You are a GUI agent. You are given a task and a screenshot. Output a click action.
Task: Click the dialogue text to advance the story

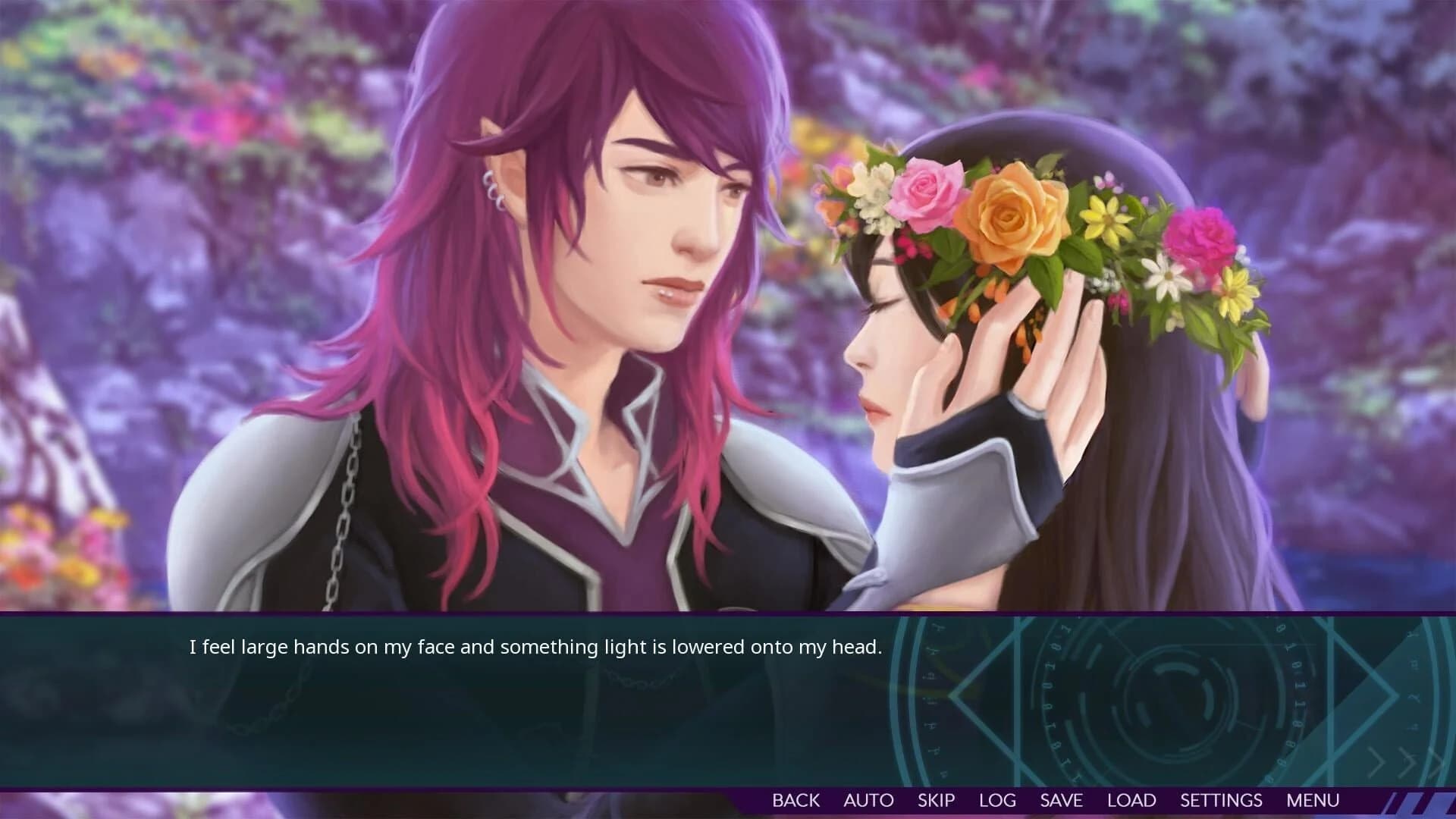[x=535, y=648]
